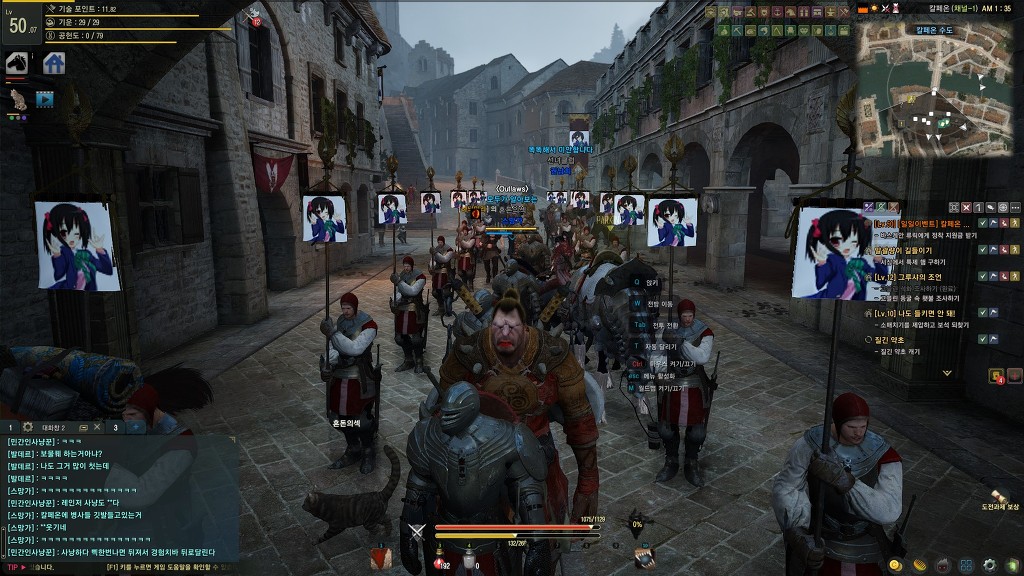1024x576 pixels.
Task: Open the horse mount icon
Action: point(17,63)
